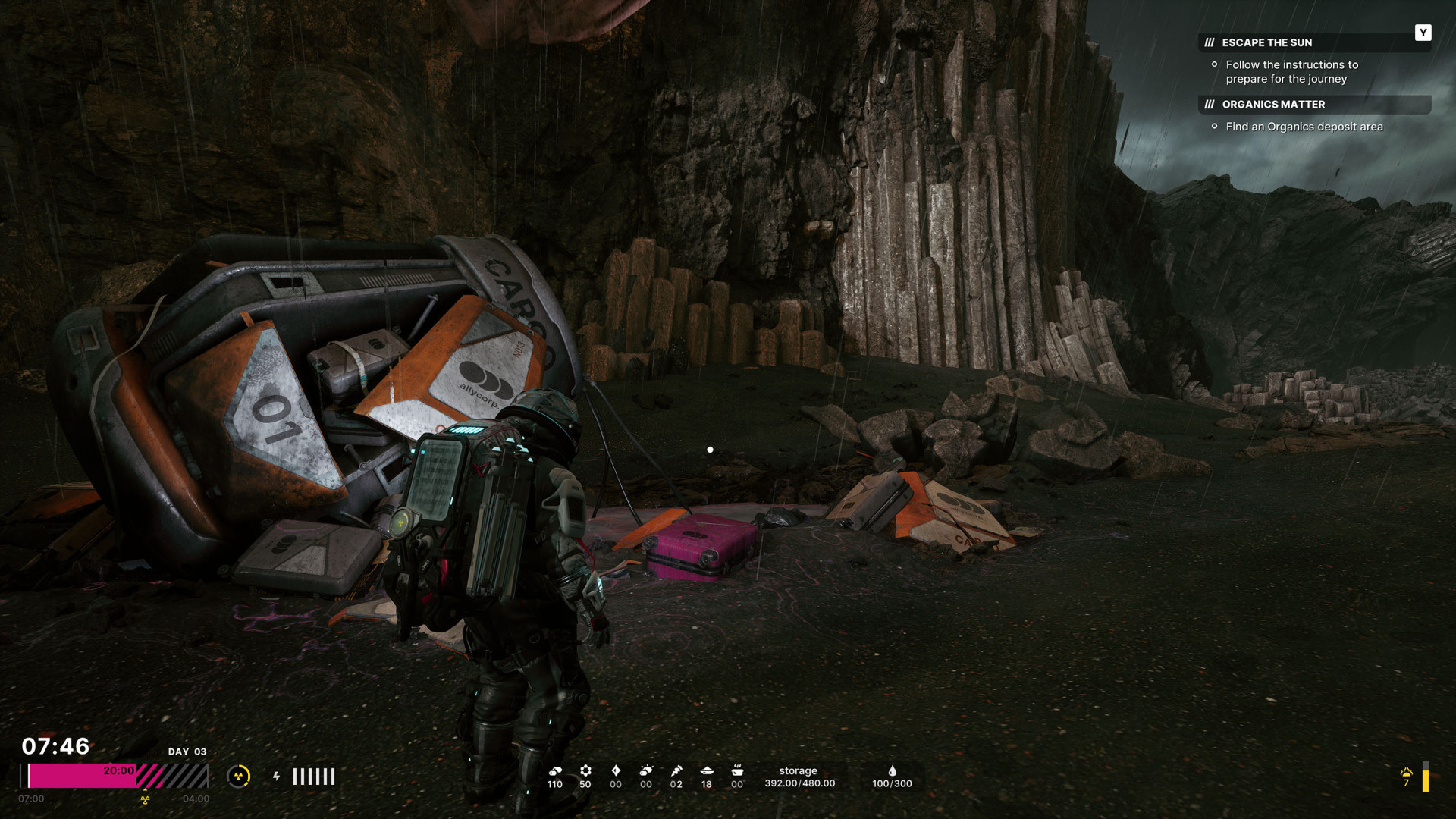Select the yellow sunrise countdown icon
The width and height of the screenshot is (1456, 819).
coord(1407,772)
